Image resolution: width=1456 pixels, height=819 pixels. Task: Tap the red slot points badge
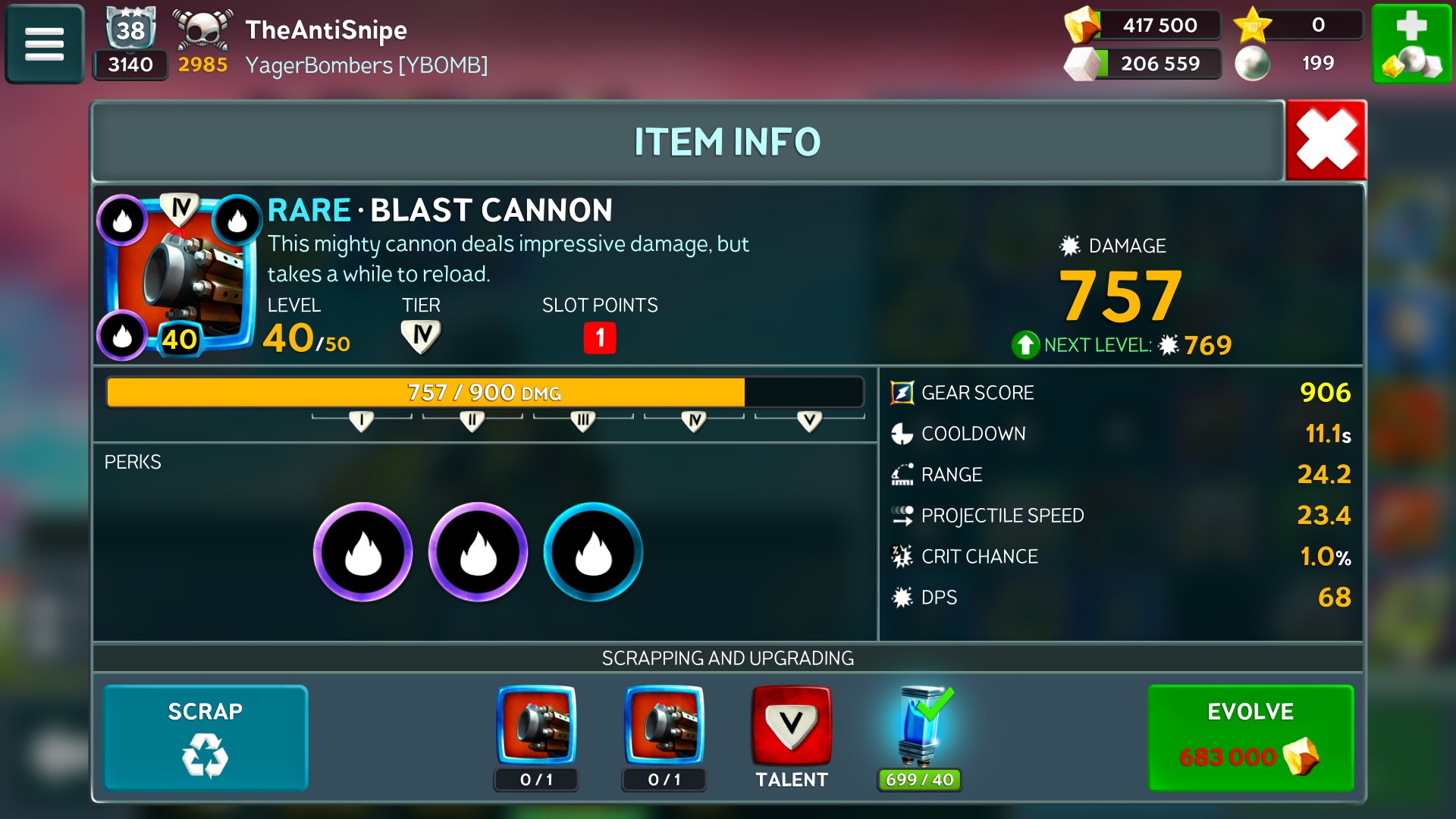point(600,337)
